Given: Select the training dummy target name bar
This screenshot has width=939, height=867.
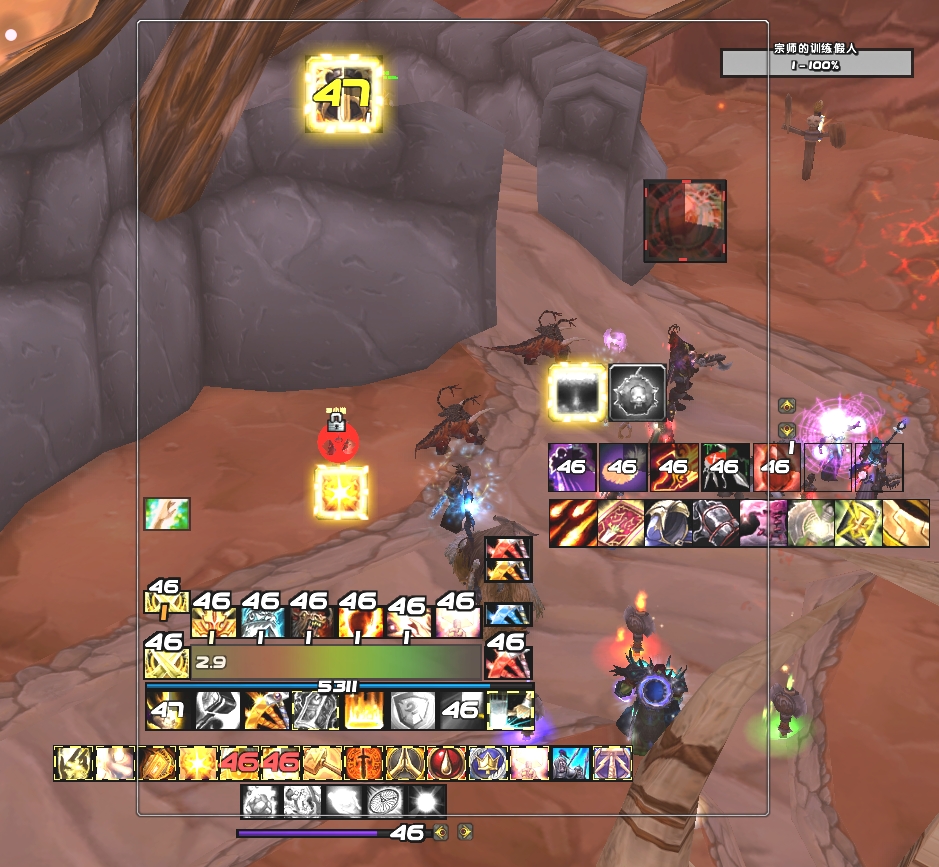Looking at the screenshot, I should point(816,62).
